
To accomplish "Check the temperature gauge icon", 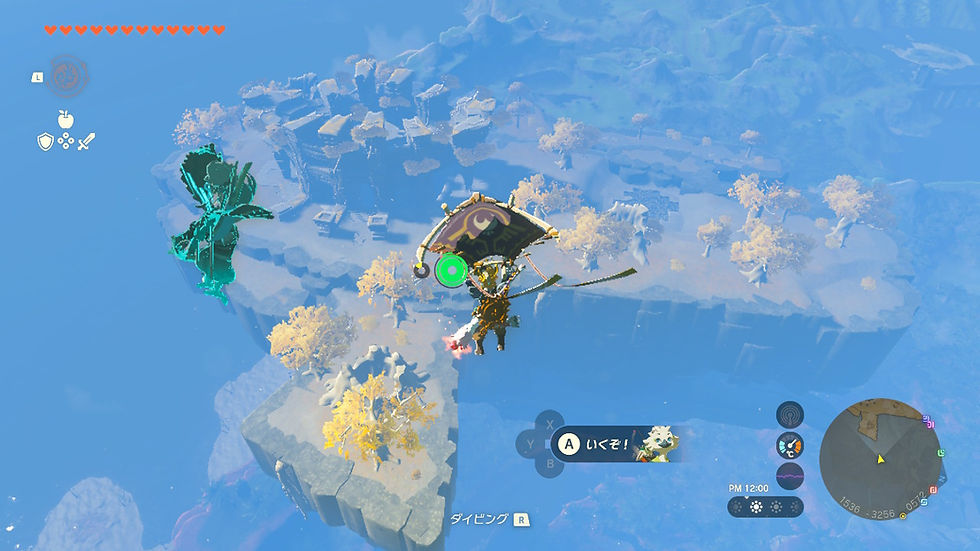I will (789, 445).
